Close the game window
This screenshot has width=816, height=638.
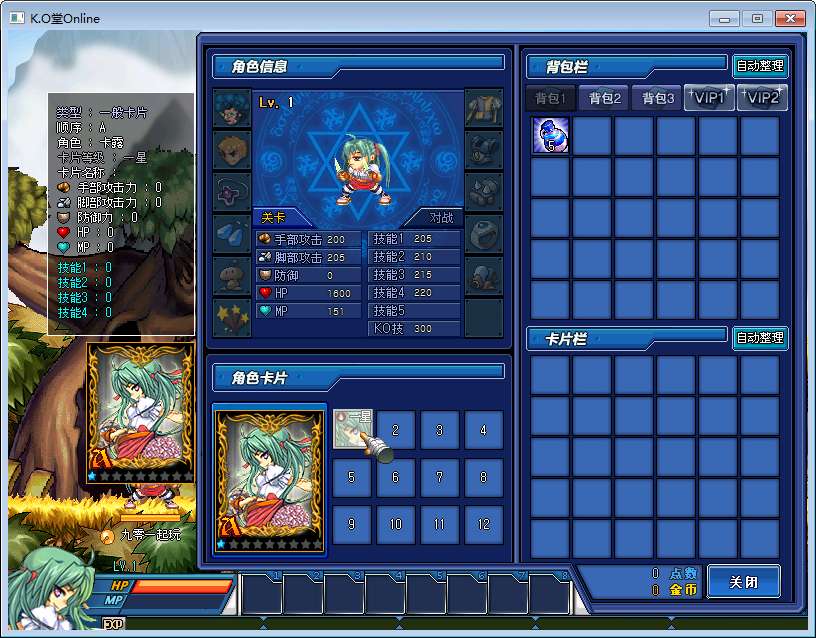[791, 19]
